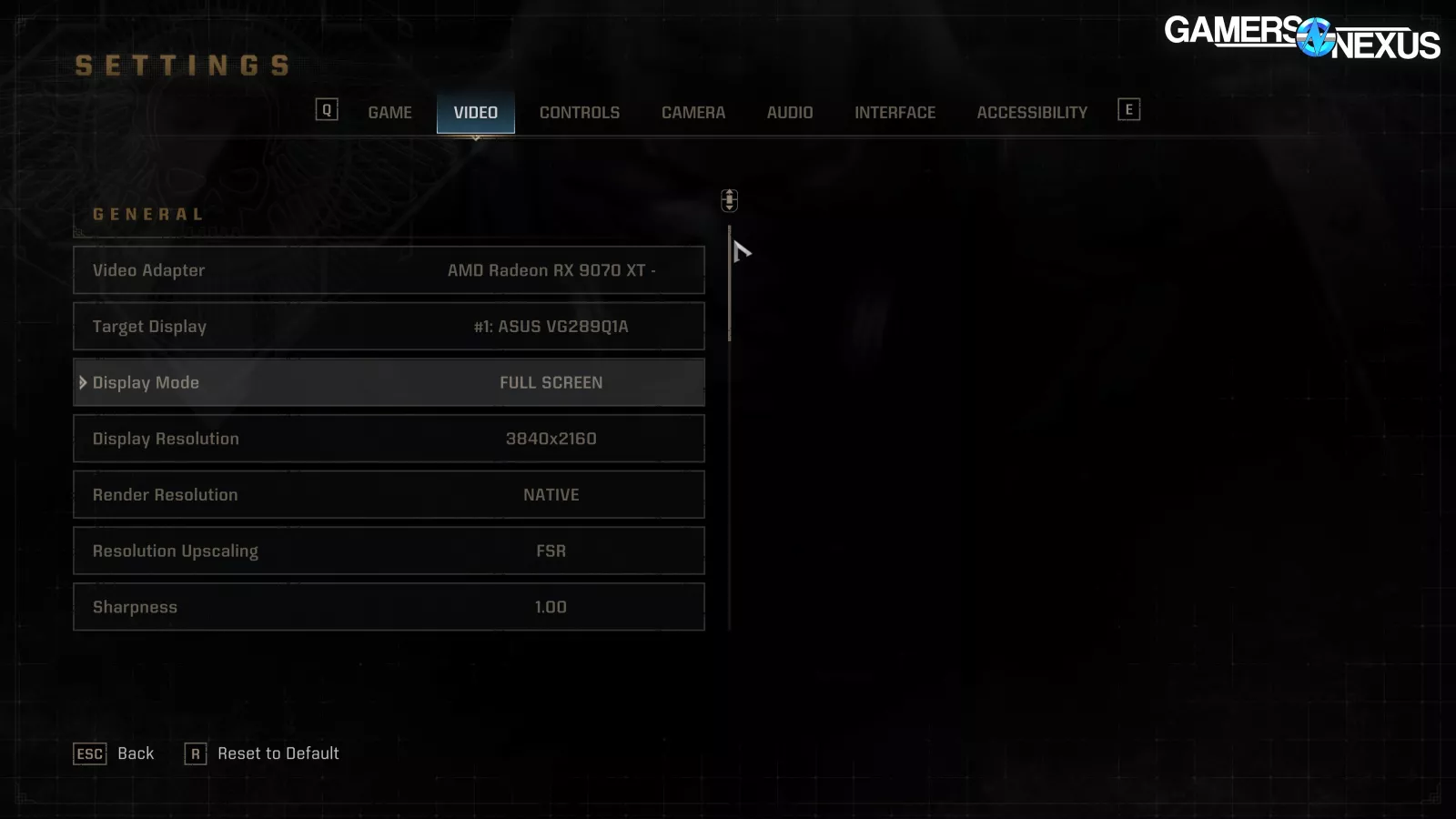The height and width of the screenshot is (819, 1456).
Task: Open the Controls tab
Action: pyautogui.click(x=579, y=113)
